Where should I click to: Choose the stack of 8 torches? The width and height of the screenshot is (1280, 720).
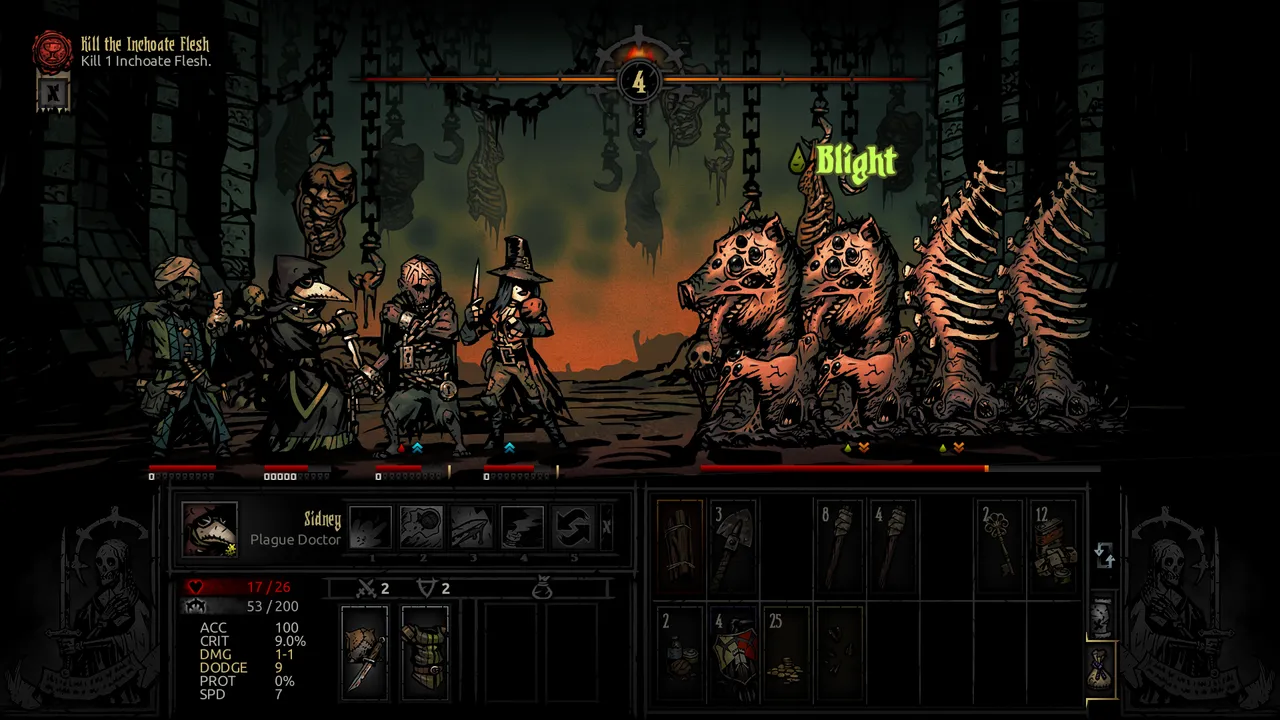tap(840, 546)
